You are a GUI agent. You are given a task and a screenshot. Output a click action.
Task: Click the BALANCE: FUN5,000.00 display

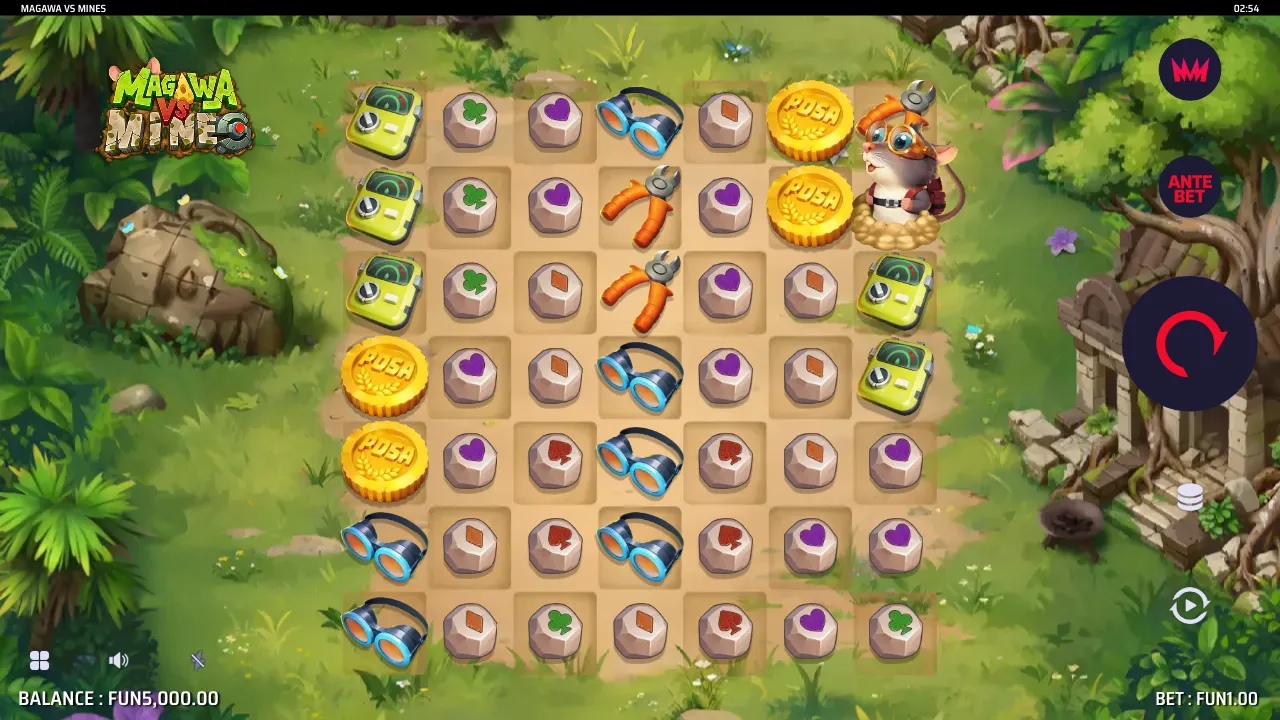(110, 699)
